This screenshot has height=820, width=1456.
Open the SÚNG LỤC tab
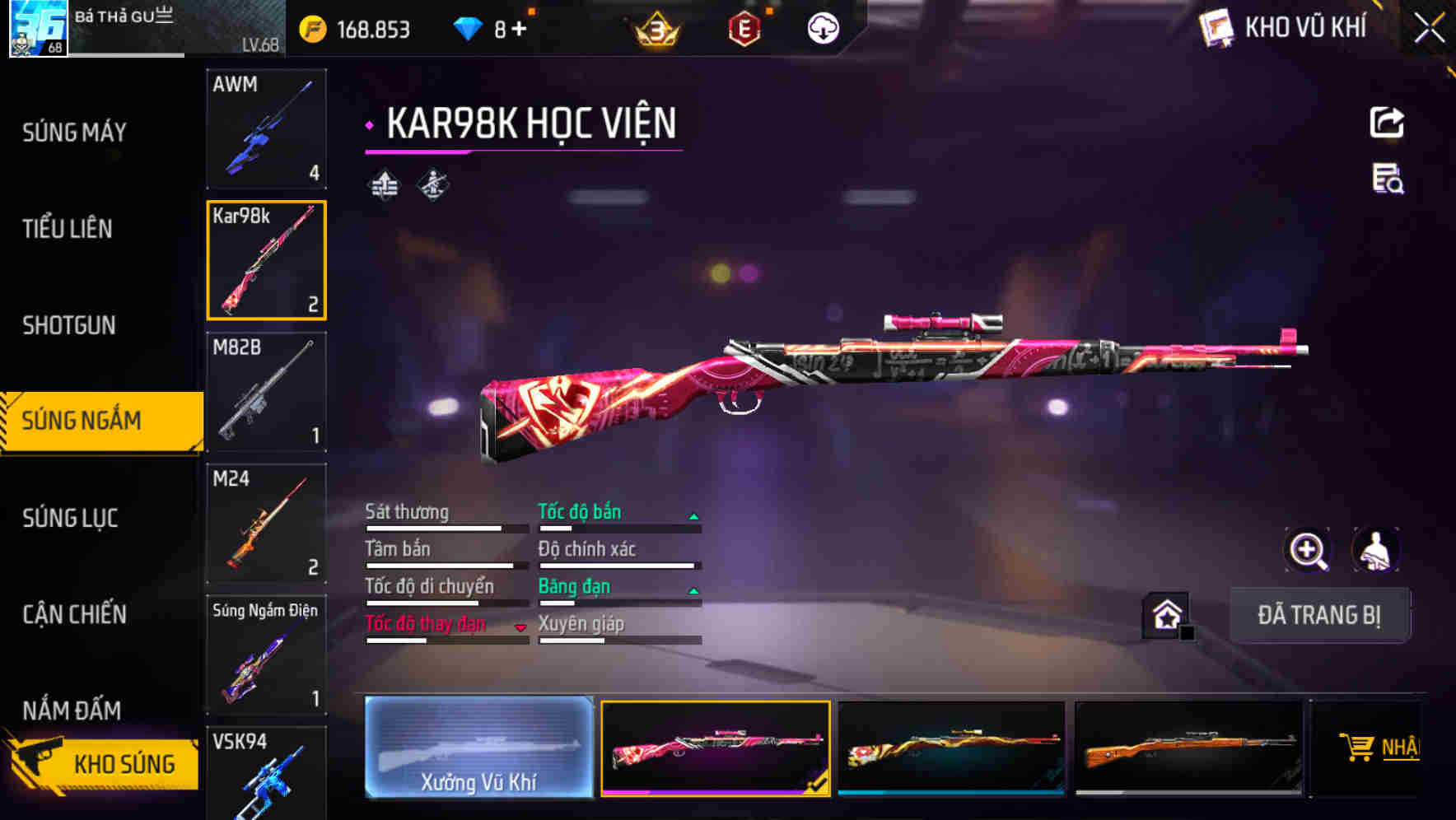click(x=70, y=518)
